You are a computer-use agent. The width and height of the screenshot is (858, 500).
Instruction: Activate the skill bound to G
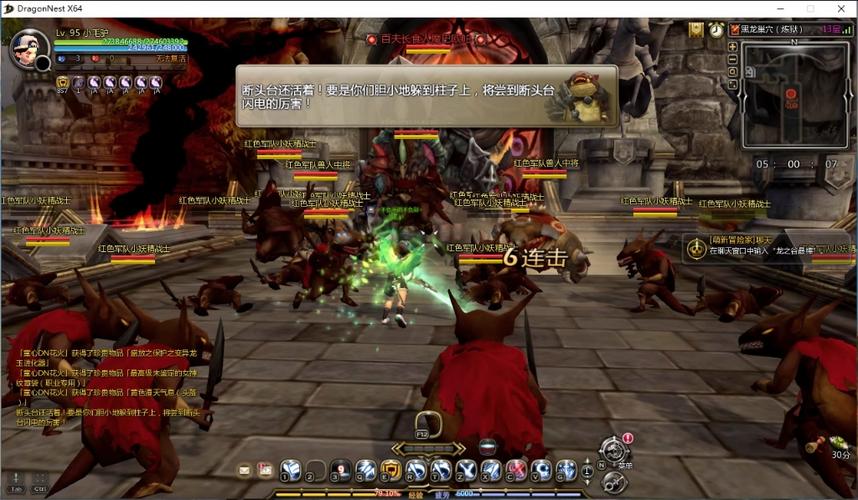coord(566,469)
